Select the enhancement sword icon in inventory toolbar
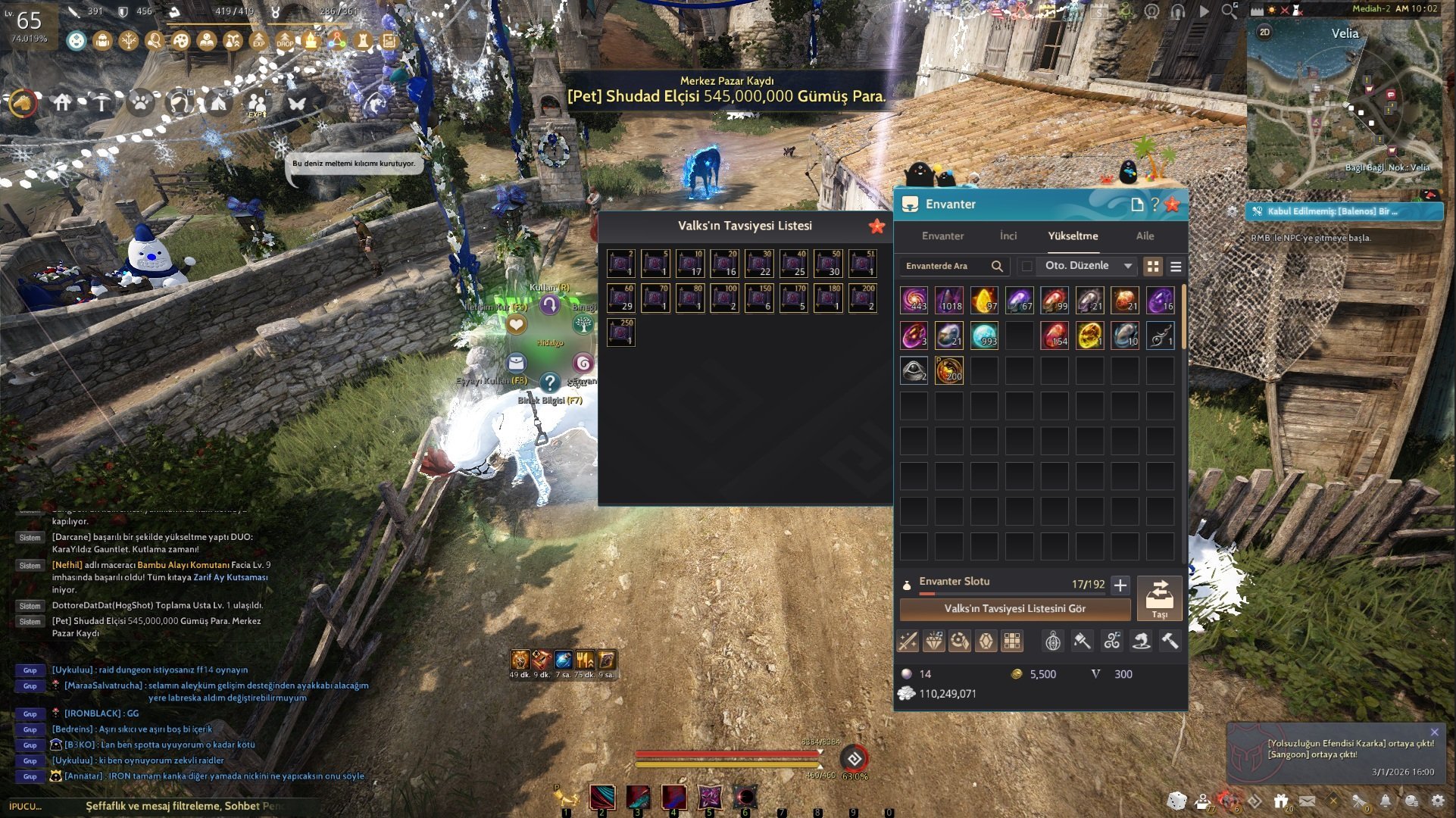 coord(908,641)
